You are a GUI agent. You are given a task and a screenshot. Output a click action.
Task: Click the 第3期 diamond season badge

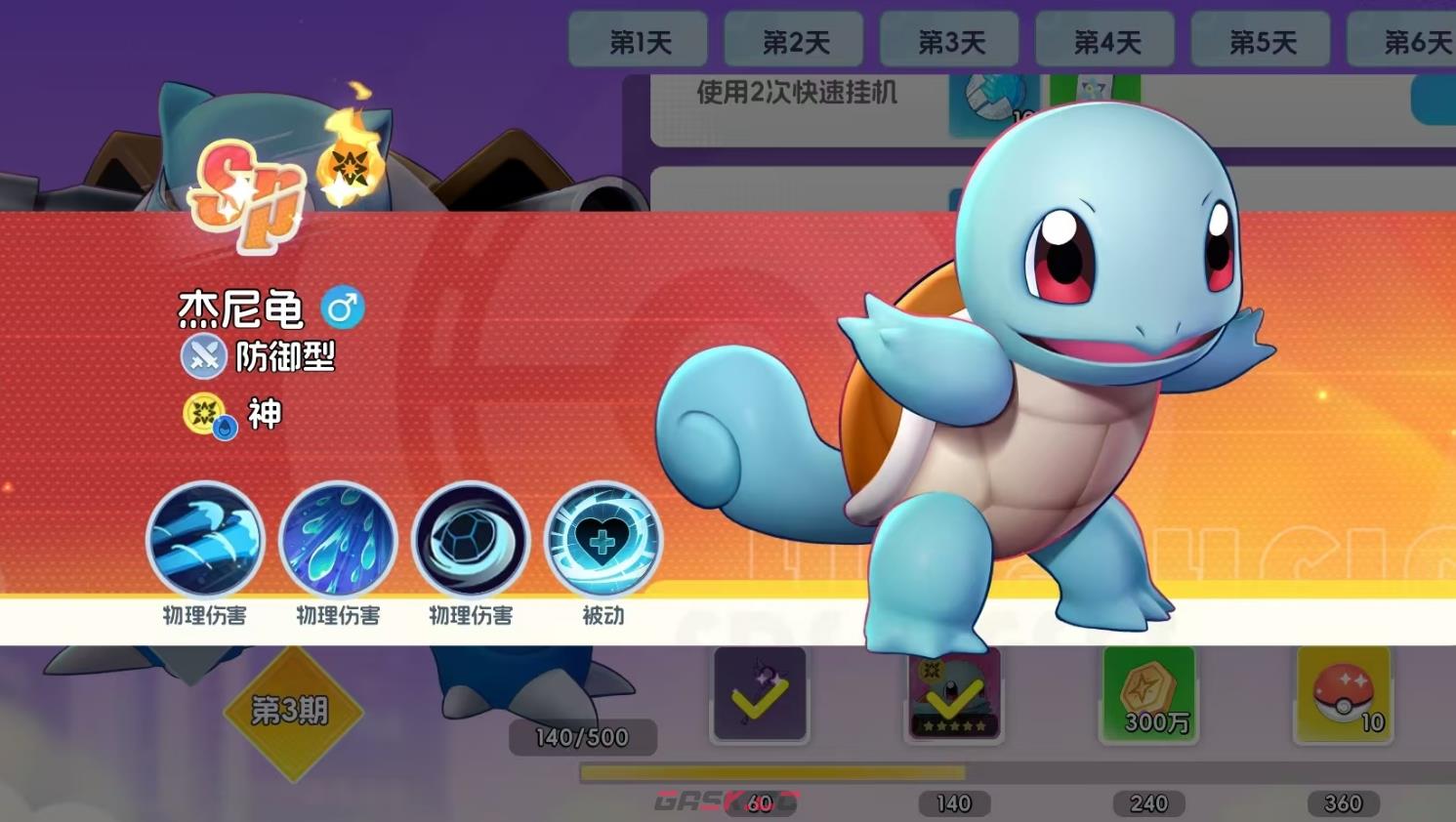[291, 712]
